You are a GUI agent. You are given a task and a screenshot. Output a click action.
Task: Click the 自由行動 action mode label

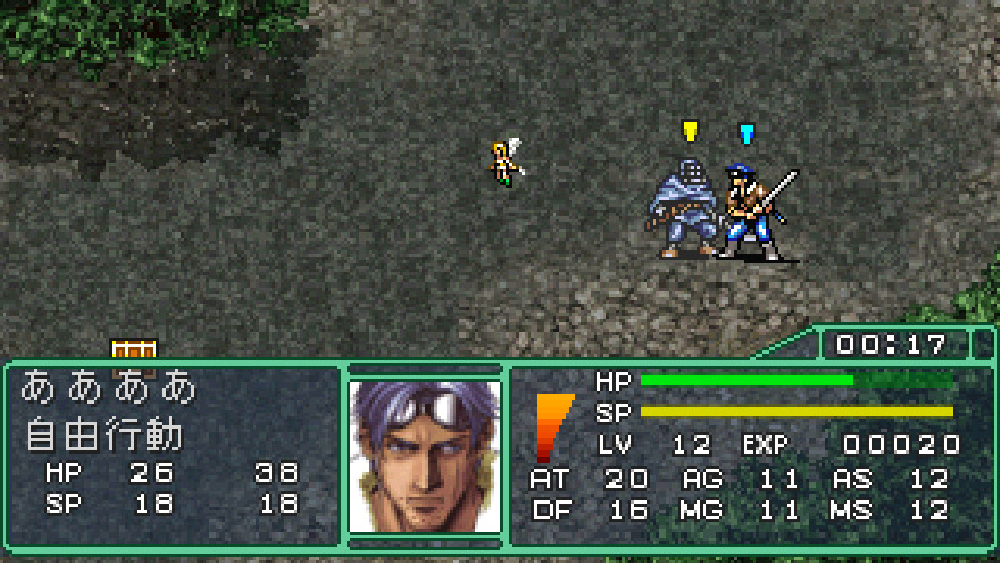click(105, 435)
